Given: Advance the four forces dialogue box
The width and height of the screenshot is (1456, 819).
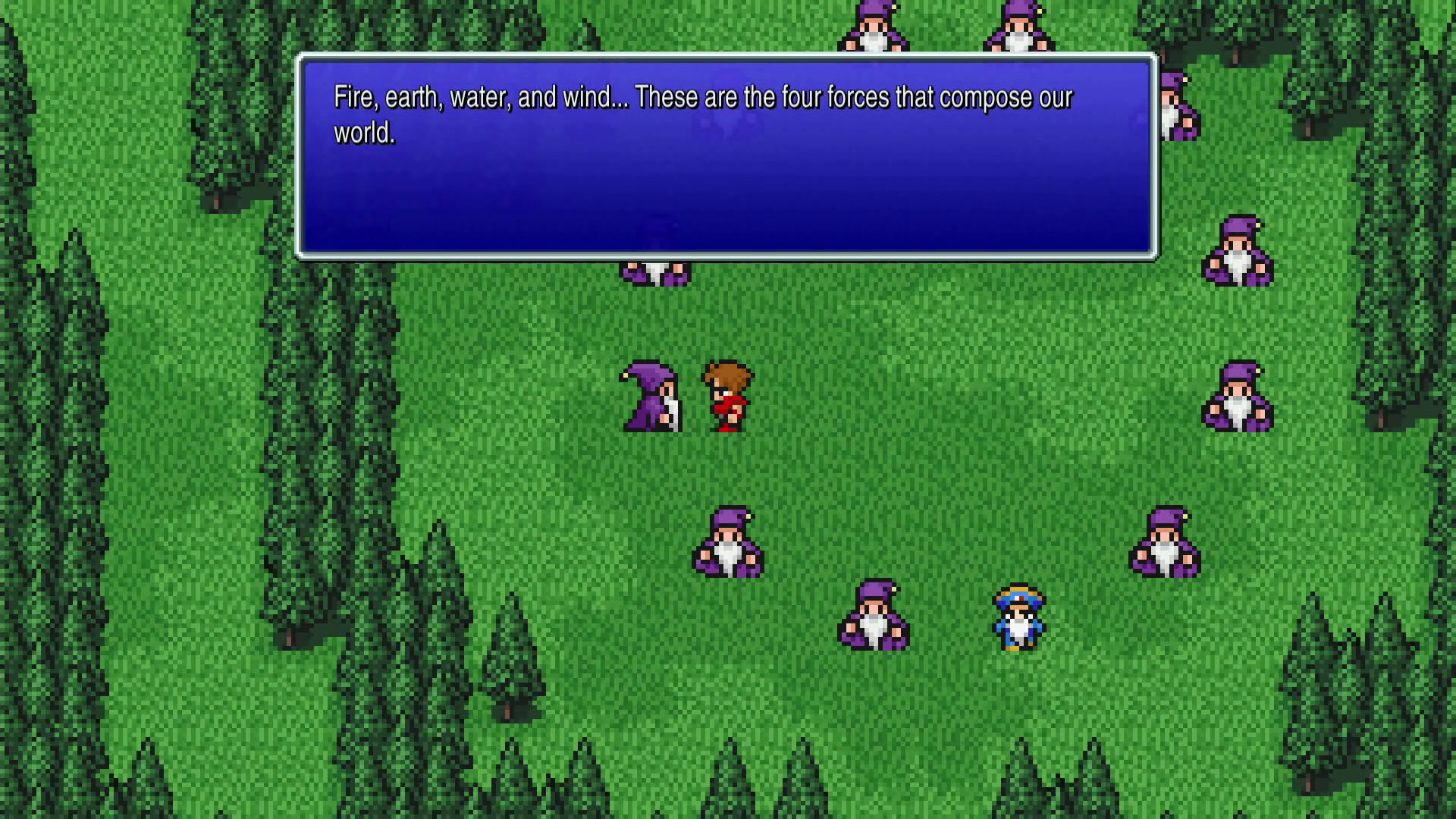Looking at the screenshot, I should (x=726, y=157).
